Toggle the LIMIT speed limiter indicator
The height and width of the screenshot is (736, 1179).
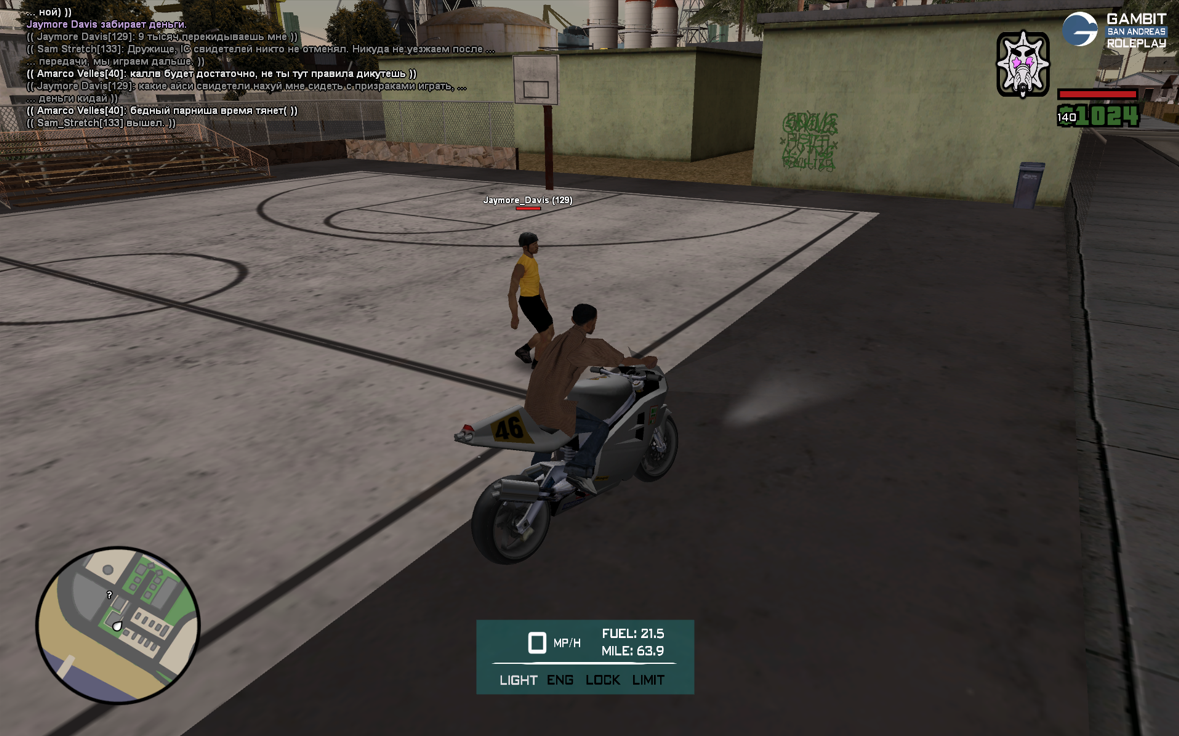(x=648, y=680)
